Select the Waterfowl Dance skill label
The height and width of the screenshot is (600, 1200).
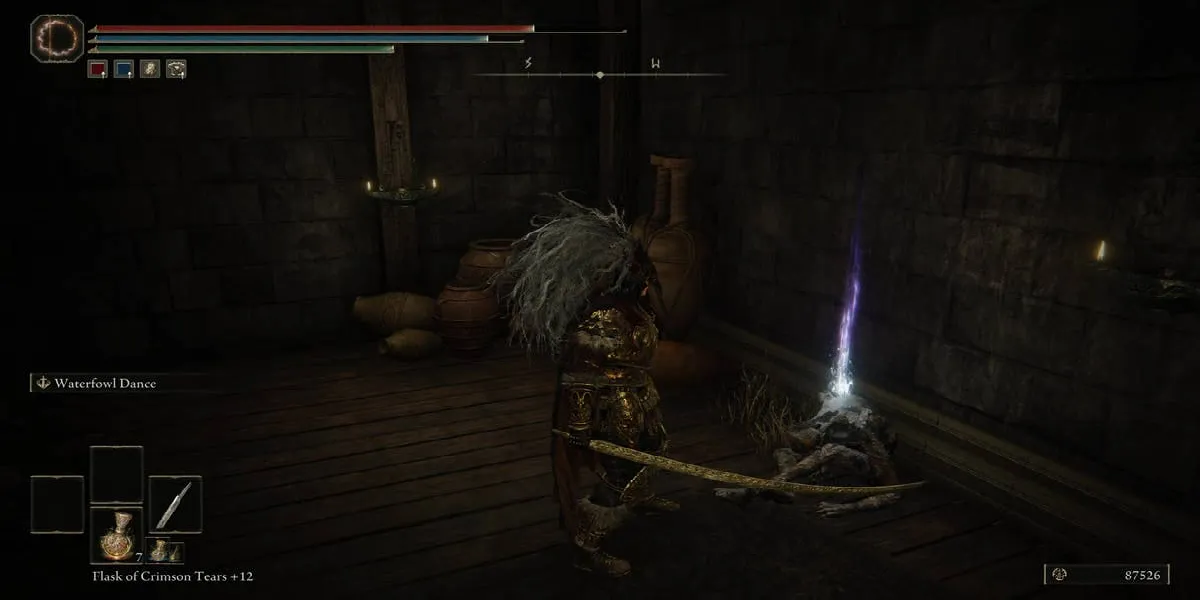(105, 383)
